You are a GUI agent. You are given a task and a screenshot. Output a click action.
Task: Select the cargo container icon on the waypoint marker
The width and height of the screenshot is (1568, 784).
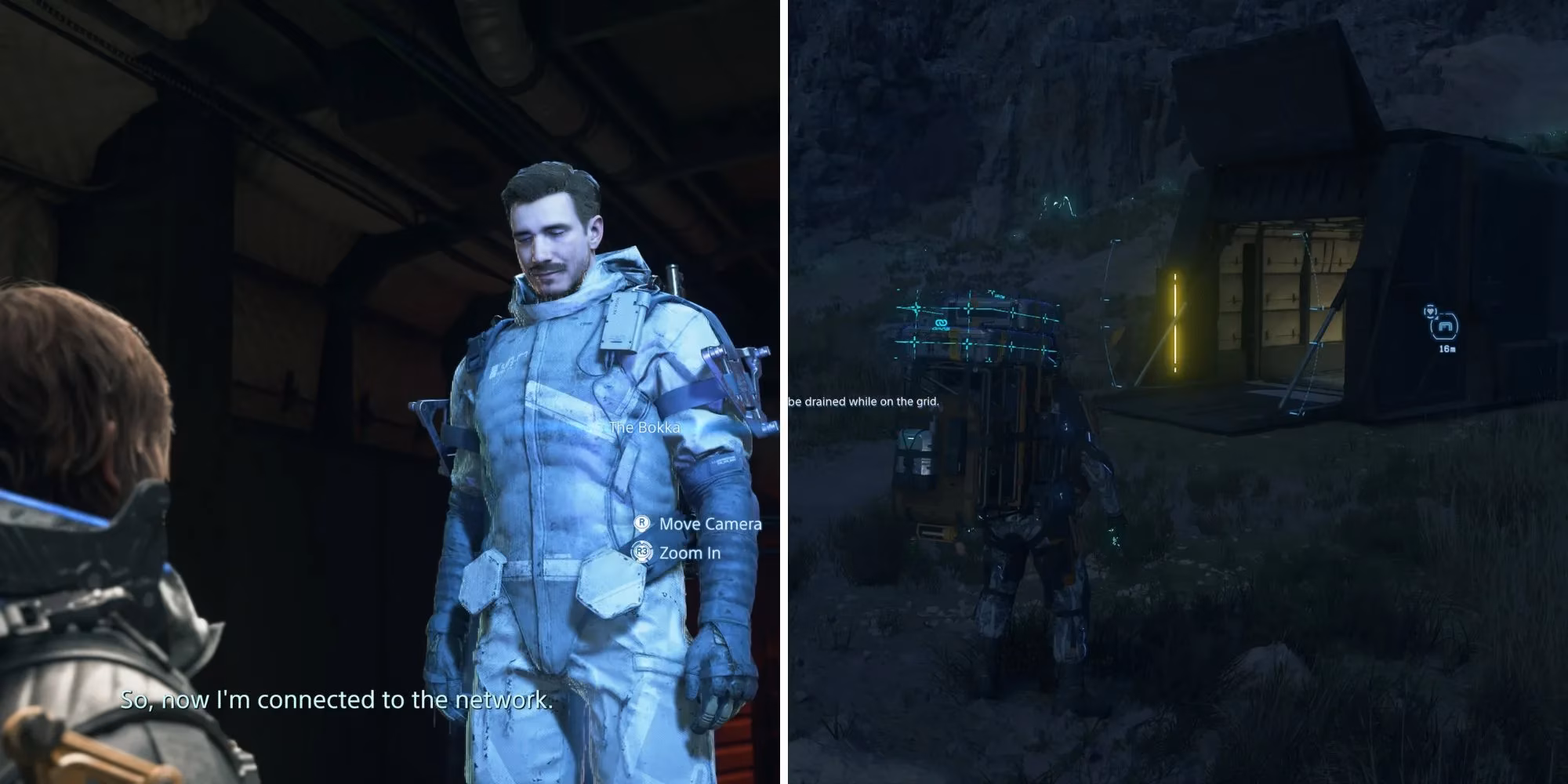pyautogui.click(x=1445, y=325)
